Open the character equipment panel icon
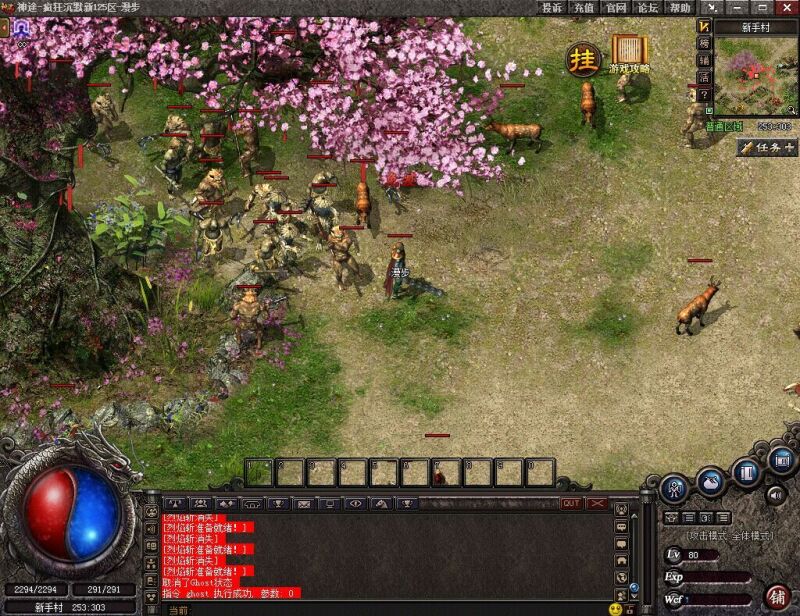The height and width of the screenshot is (616, 800). [674, 489]
